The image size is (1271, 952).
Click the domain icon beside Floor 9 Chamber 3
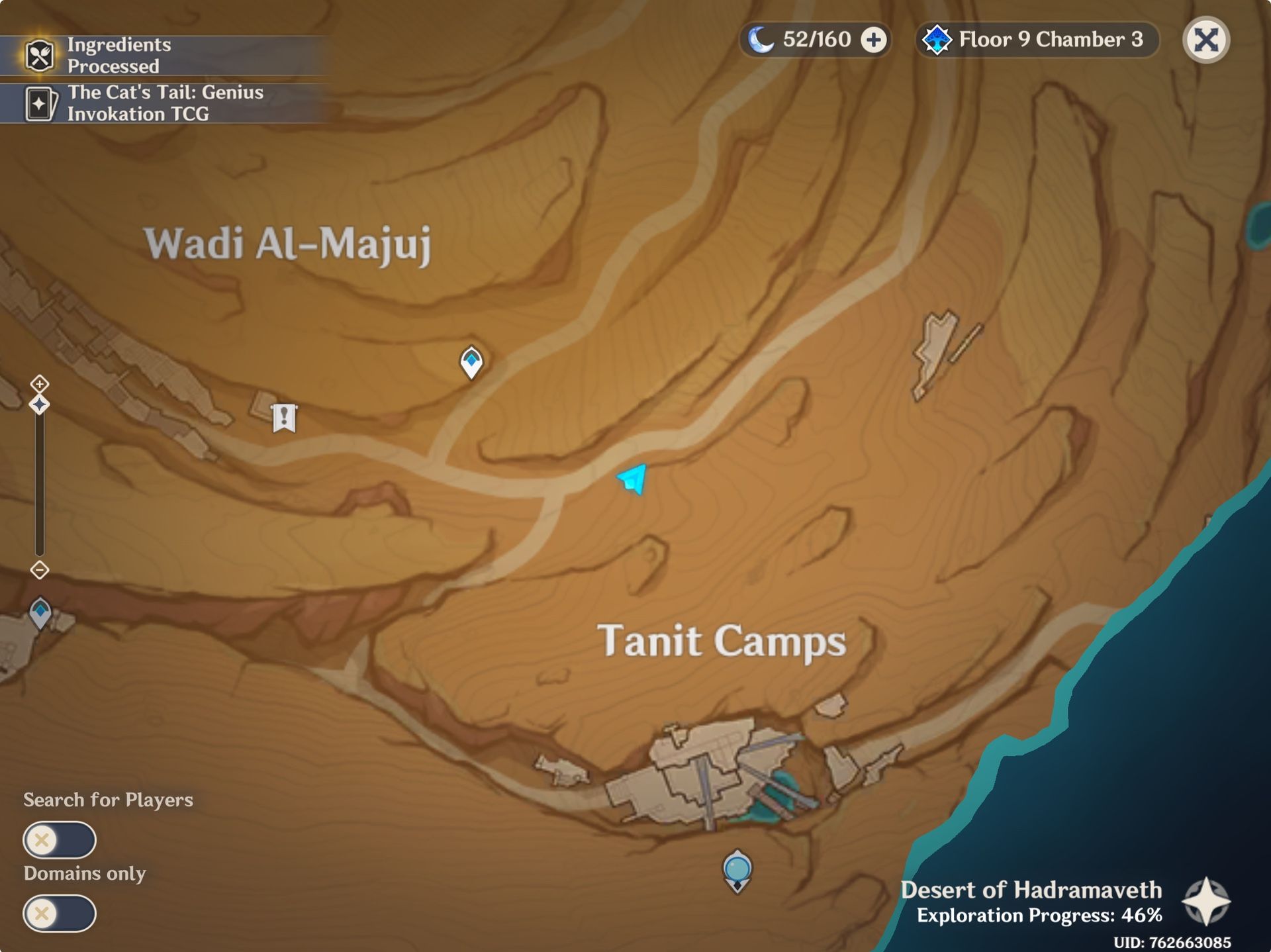937,40
